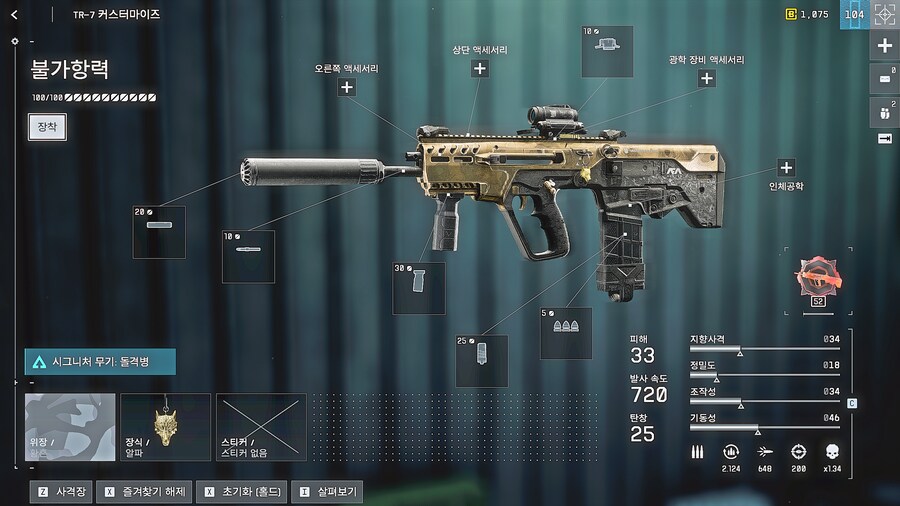Add a 광학 장비 액세서리 attachment

(706, 78)
